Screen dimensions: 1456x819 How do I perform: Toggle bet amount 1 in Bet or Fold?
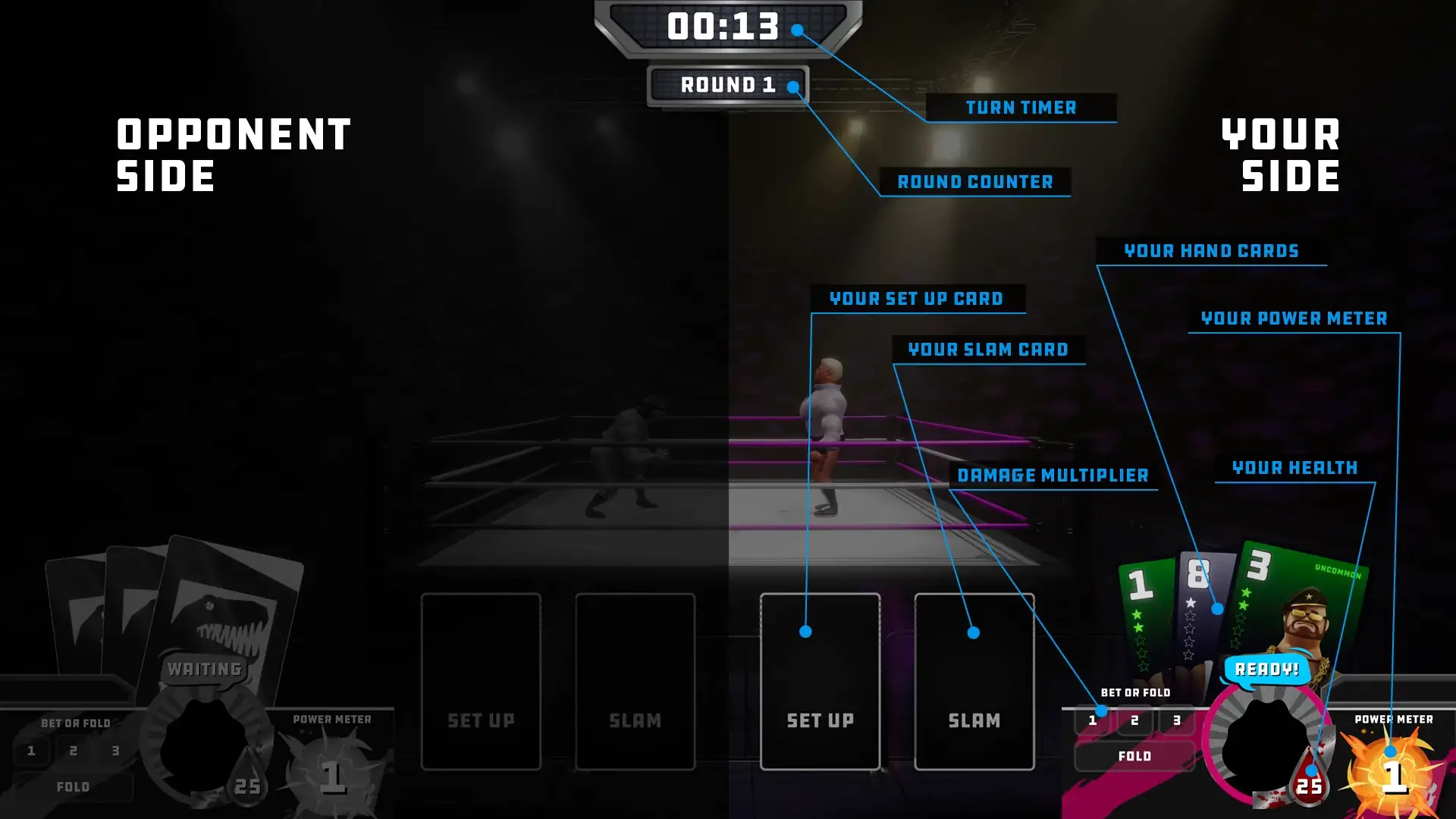(x=1092, y=721)
